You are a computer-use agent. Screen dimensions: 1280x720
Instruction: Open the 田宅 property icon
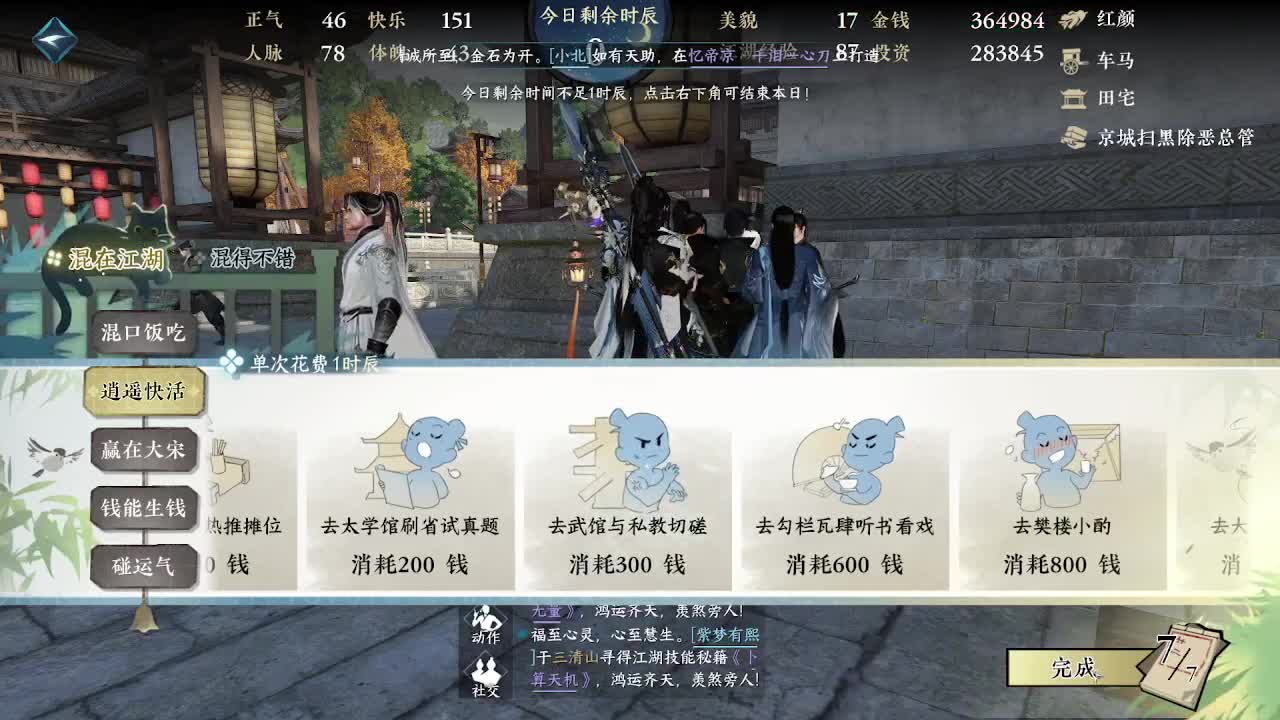[1073, 99]
